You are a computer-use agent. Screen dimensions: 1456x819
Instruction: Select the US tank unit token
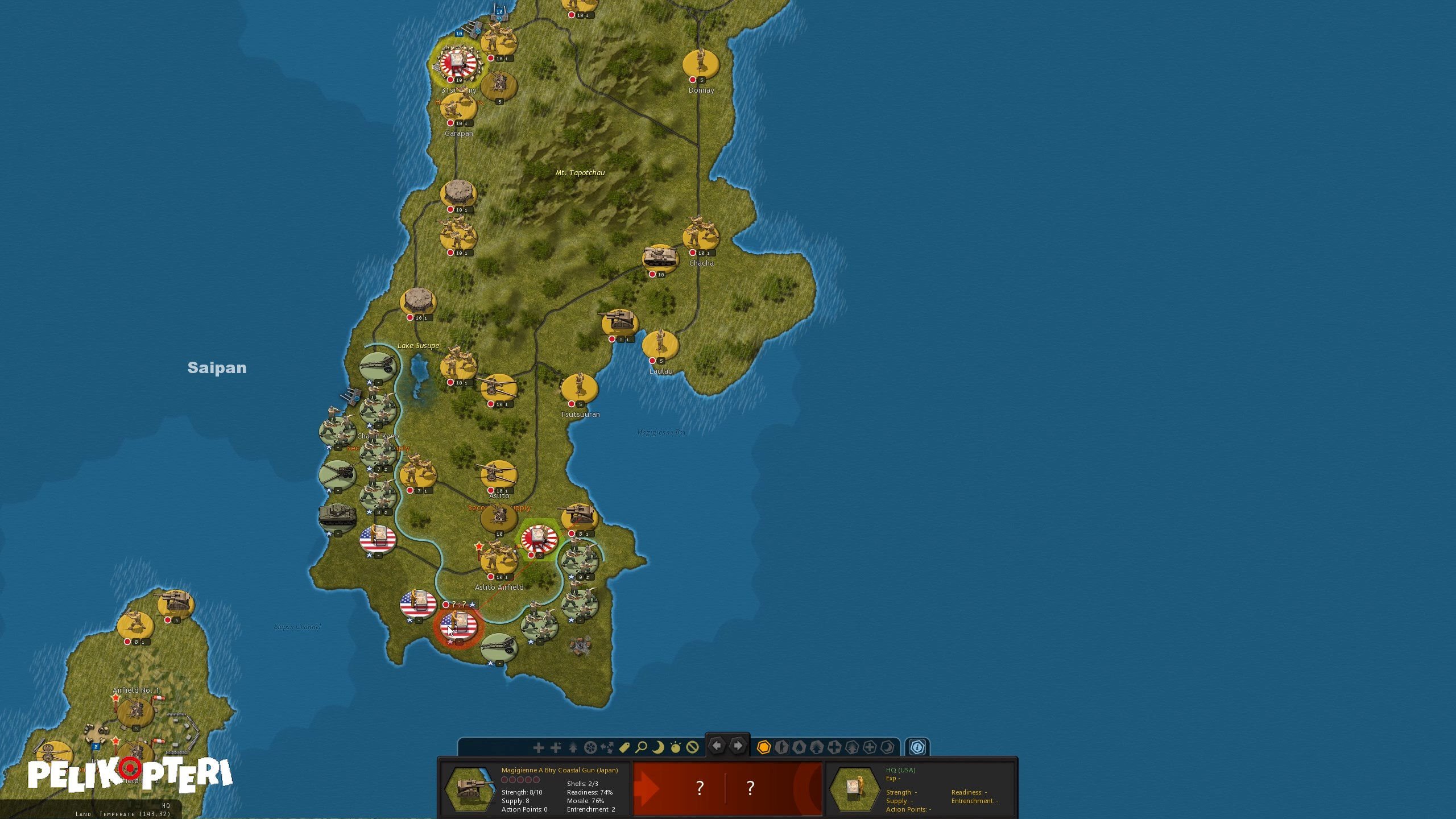click(337, 516)
